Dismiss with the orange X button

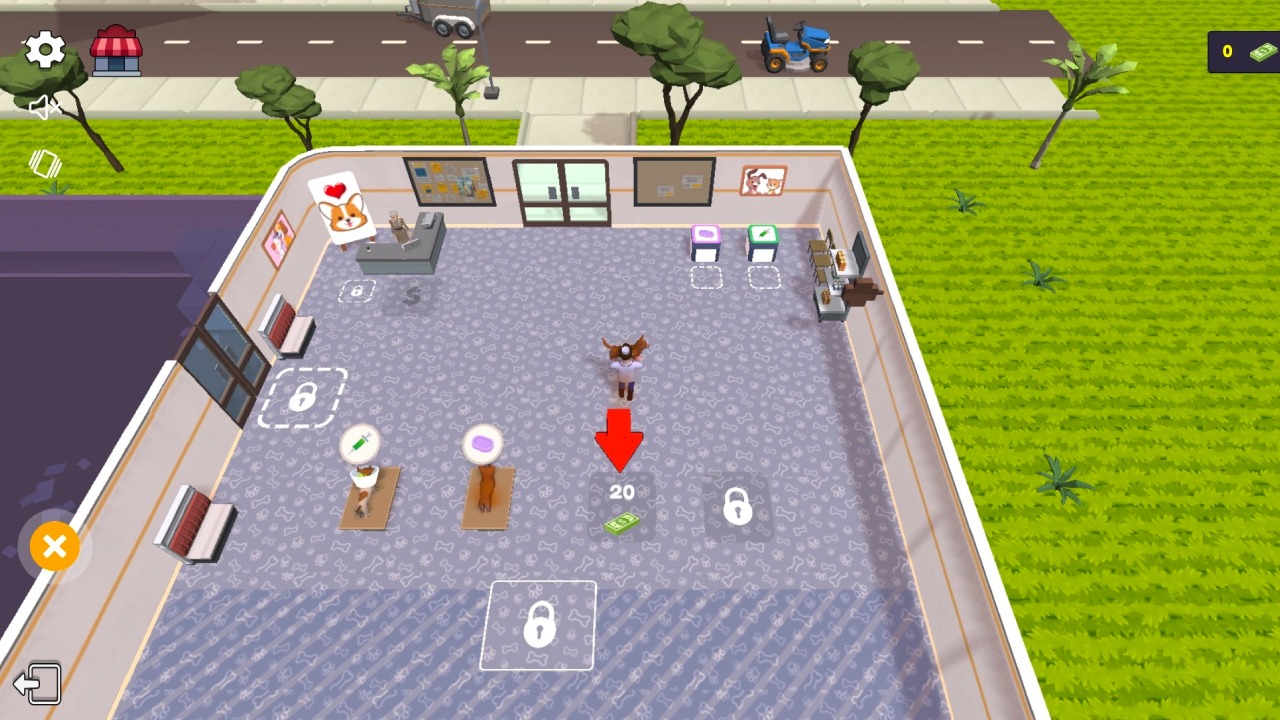55,547
